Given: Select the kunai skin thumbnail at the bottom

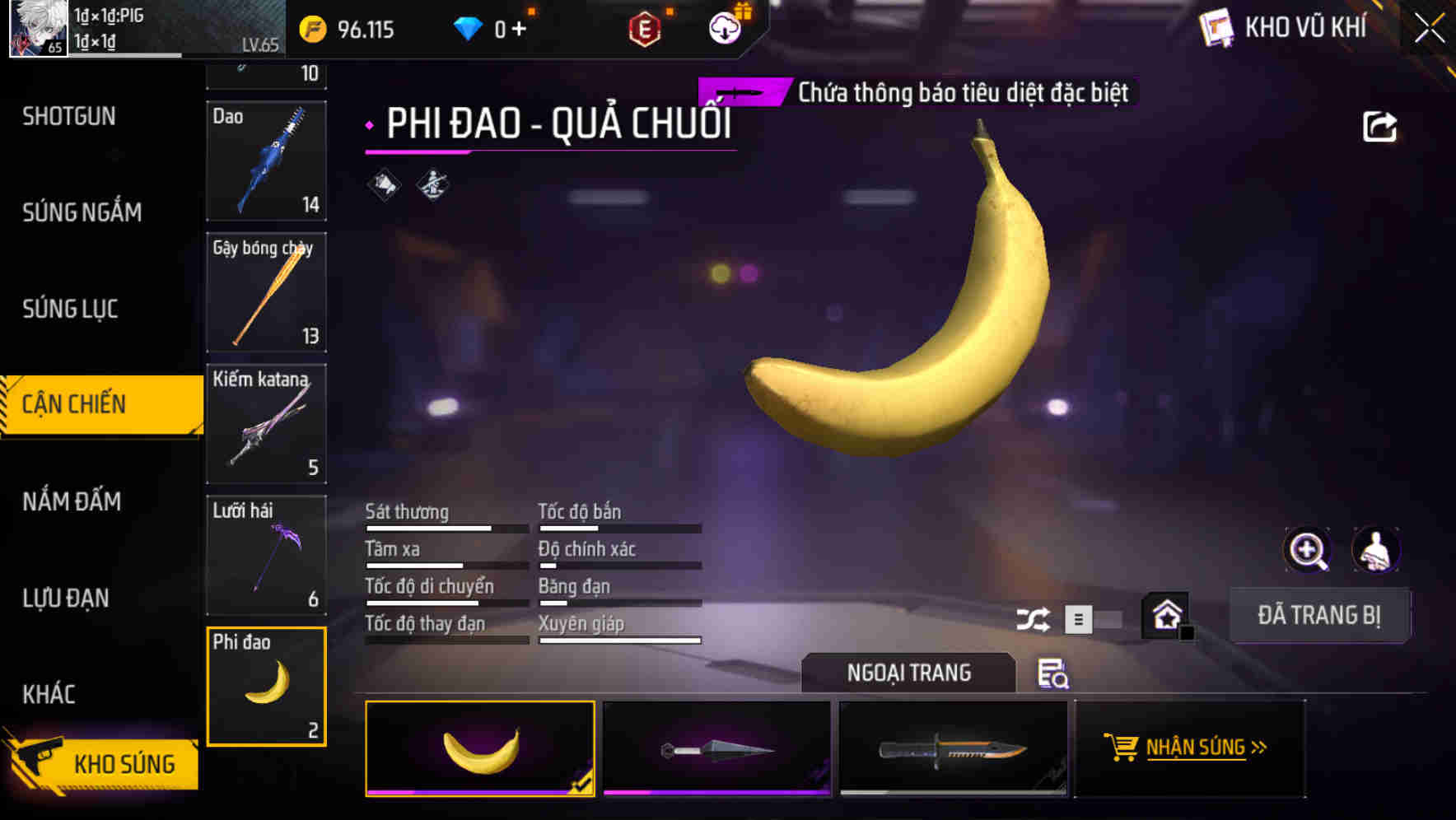Looking at the screenshot, I should tap(716, 748).
